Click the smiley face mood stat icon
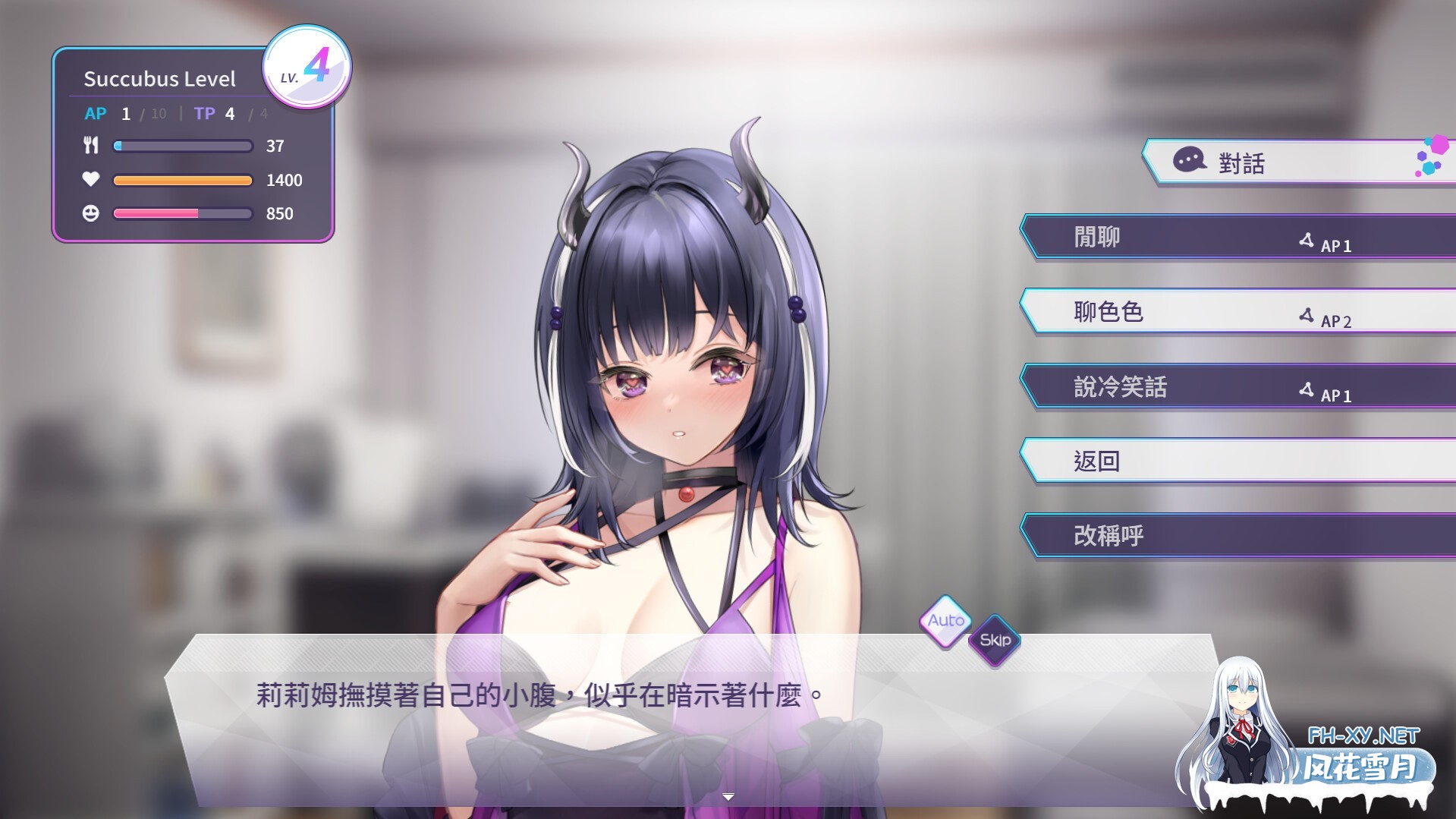The image size is (1456, 819). point(91,213)
